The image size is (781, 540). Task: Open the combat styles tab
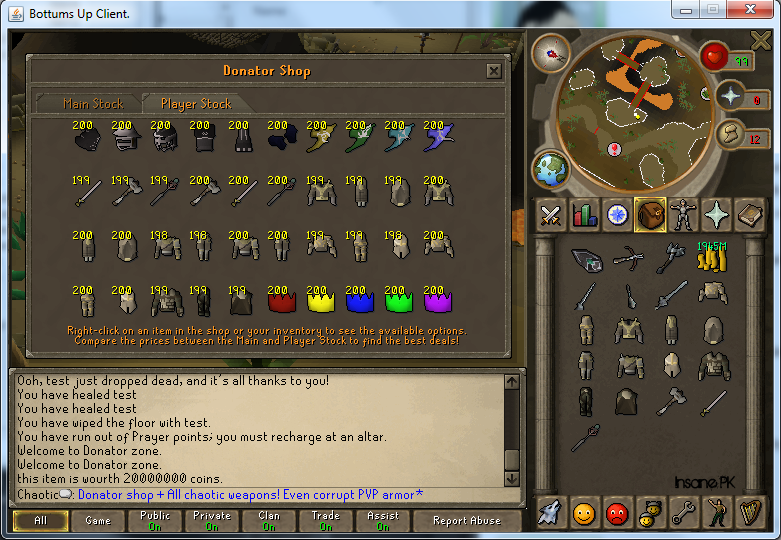(x=550, y=215)
